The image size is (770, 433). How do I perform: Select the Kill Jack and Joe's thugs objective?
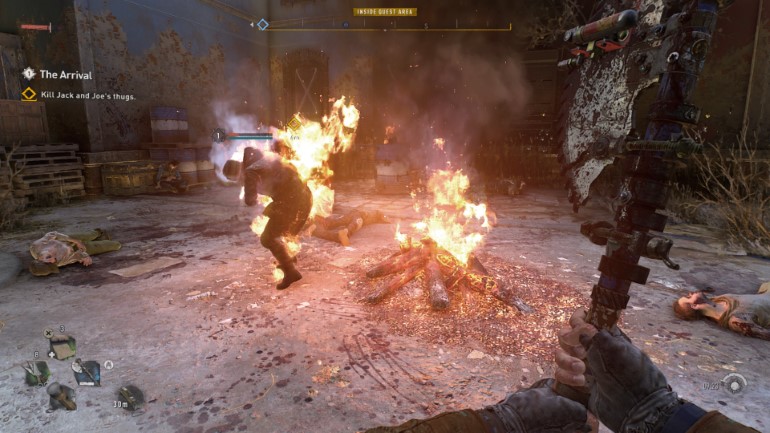[88, 95]
